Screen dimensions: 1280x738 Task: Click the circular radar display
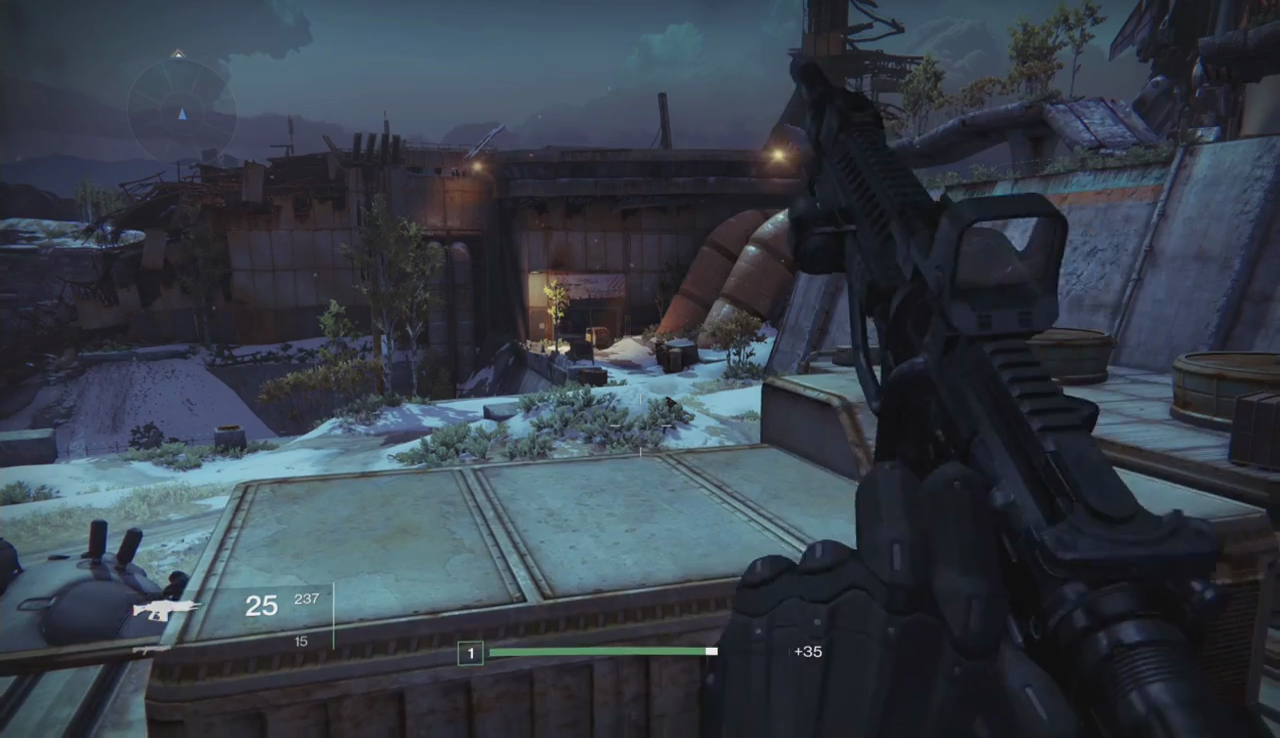tap(182, 109)
